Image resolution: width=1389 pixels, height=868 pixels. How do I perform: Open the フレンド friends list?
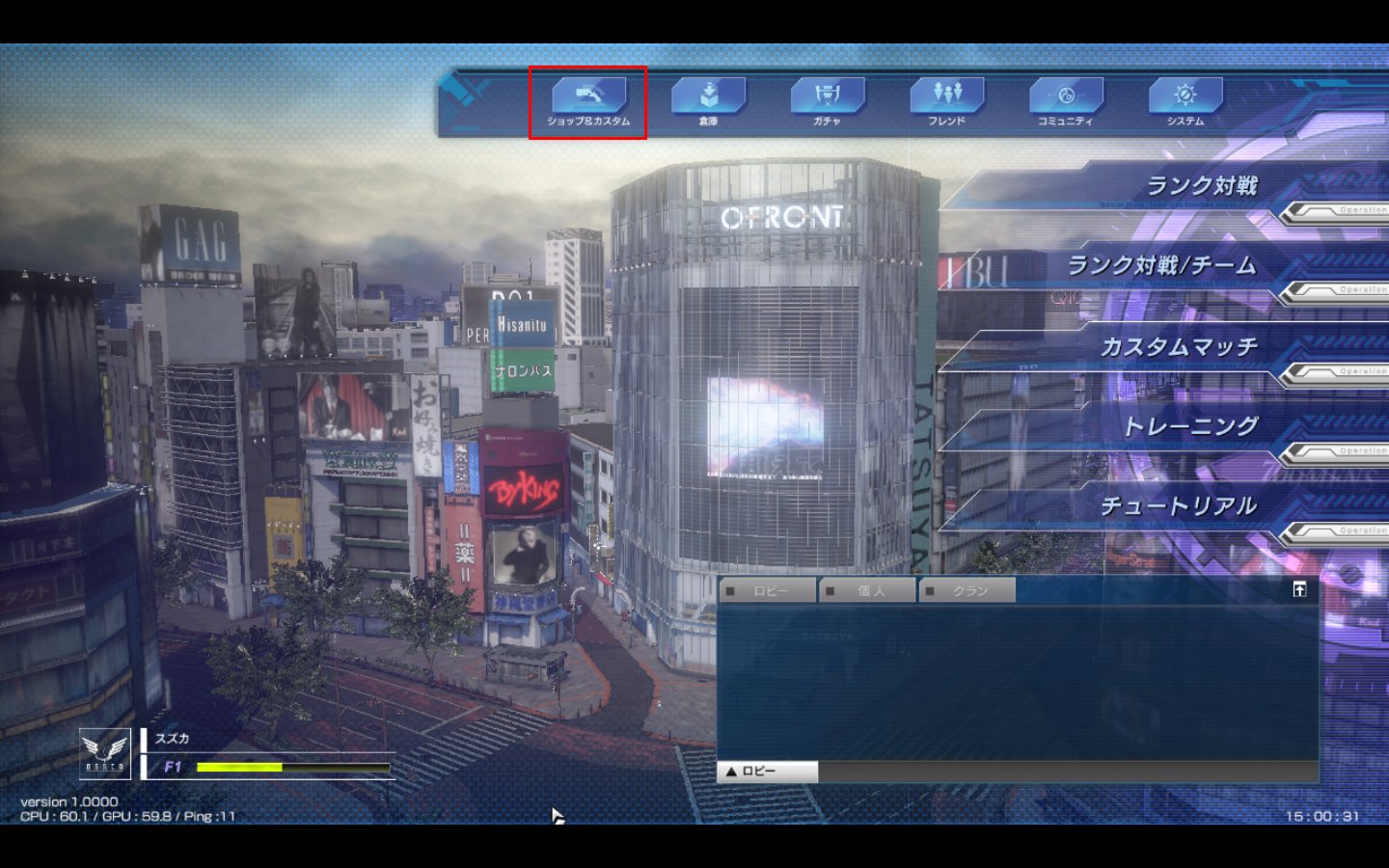coord(946,102)
